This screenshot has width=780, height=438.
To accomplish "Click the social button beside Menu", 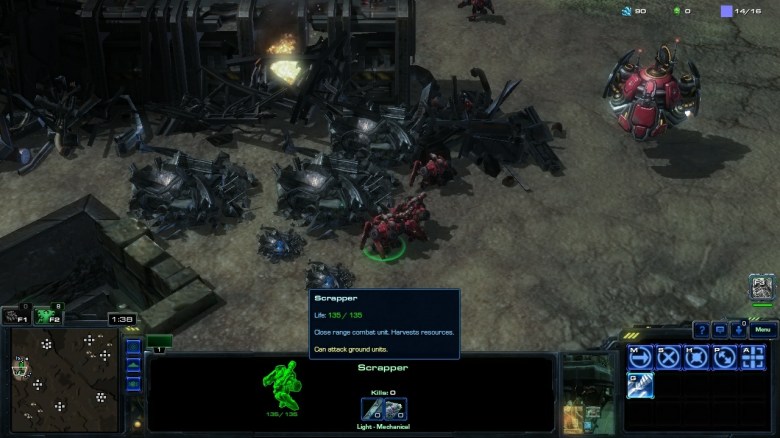I will 738,330.
